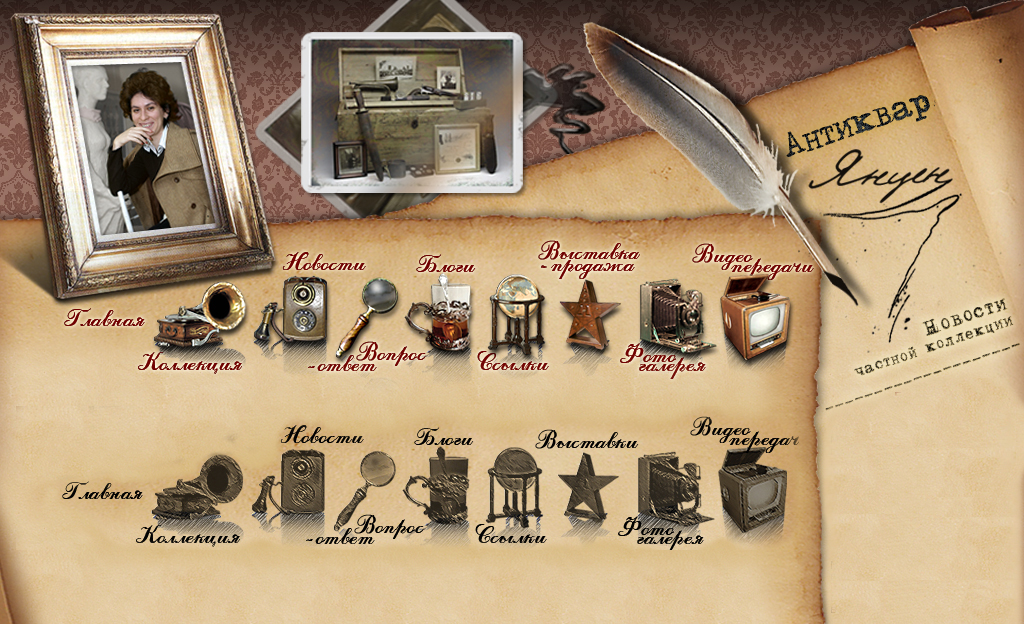Choose the colored globe Ссылки icon
This screenshot has height=624, width=1024.
[516, 311]
